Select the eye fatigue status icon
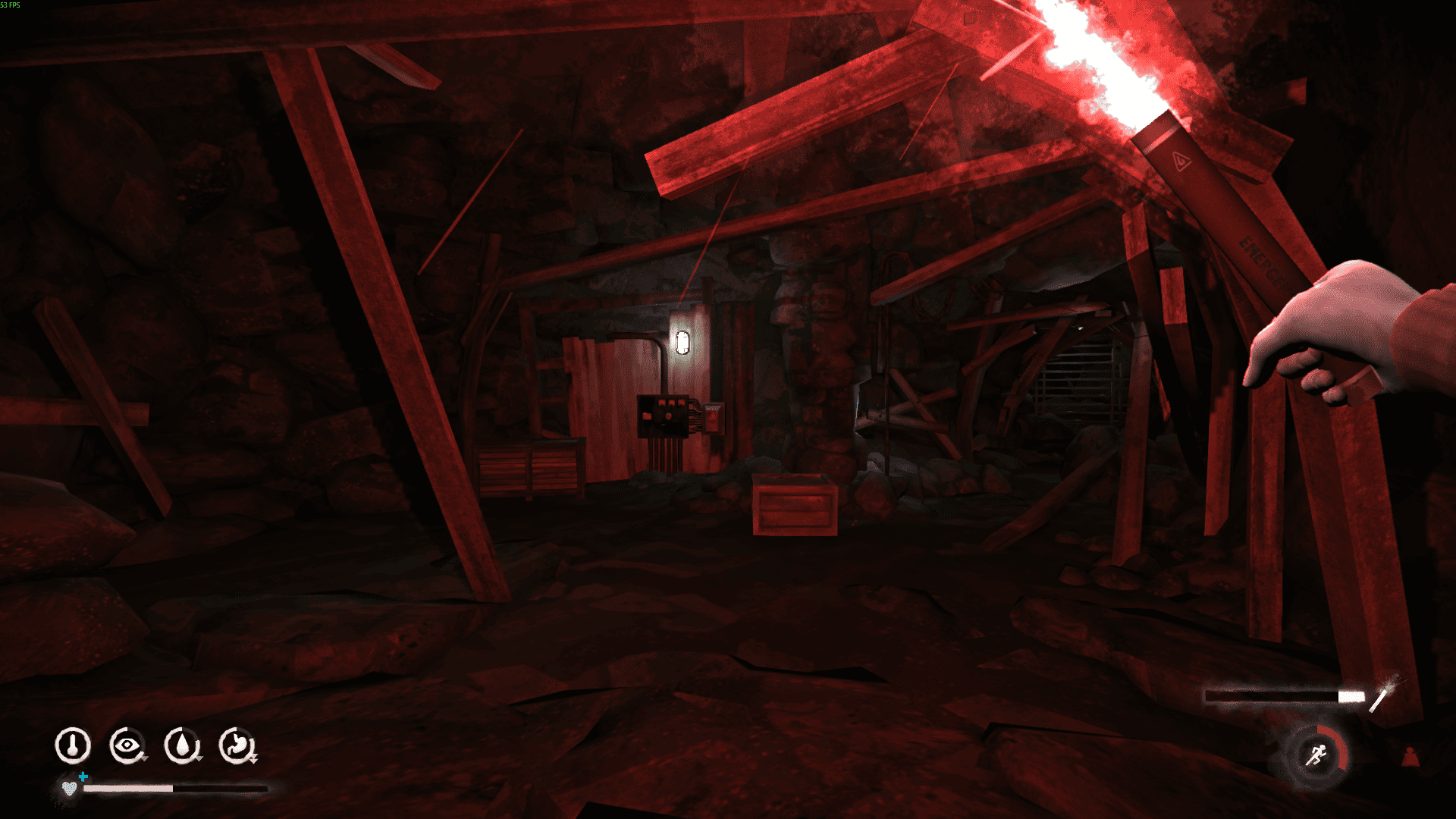Screen dimensions: 1456x819 tap(127, 745)
